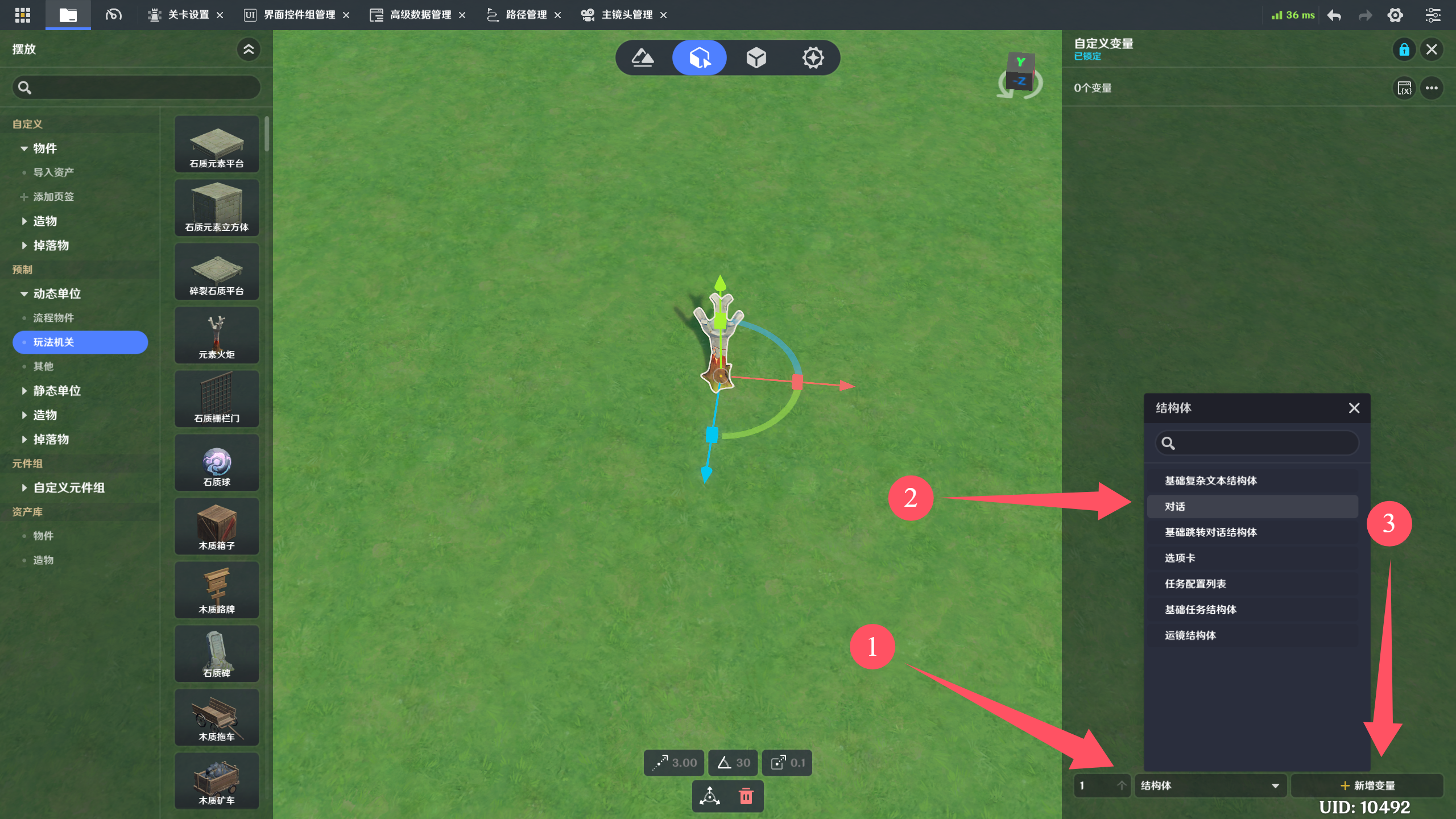Image resolution: width=1456 pixels, height=819 pixels.
Task: Switch to 主镜头管理 tab
Action: click(626, 15)
